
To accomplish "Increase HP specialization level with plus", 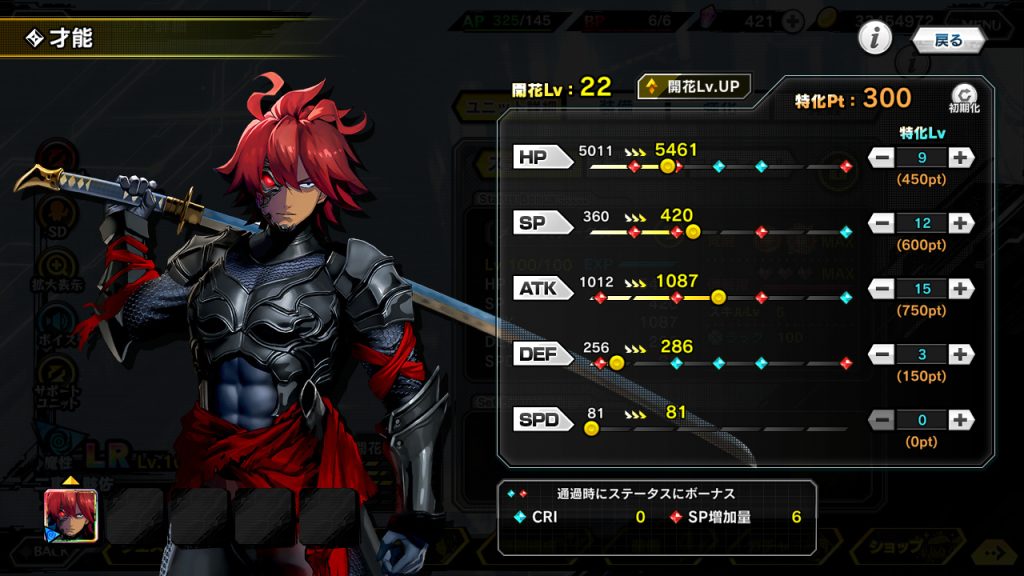I will click(960, 157).
